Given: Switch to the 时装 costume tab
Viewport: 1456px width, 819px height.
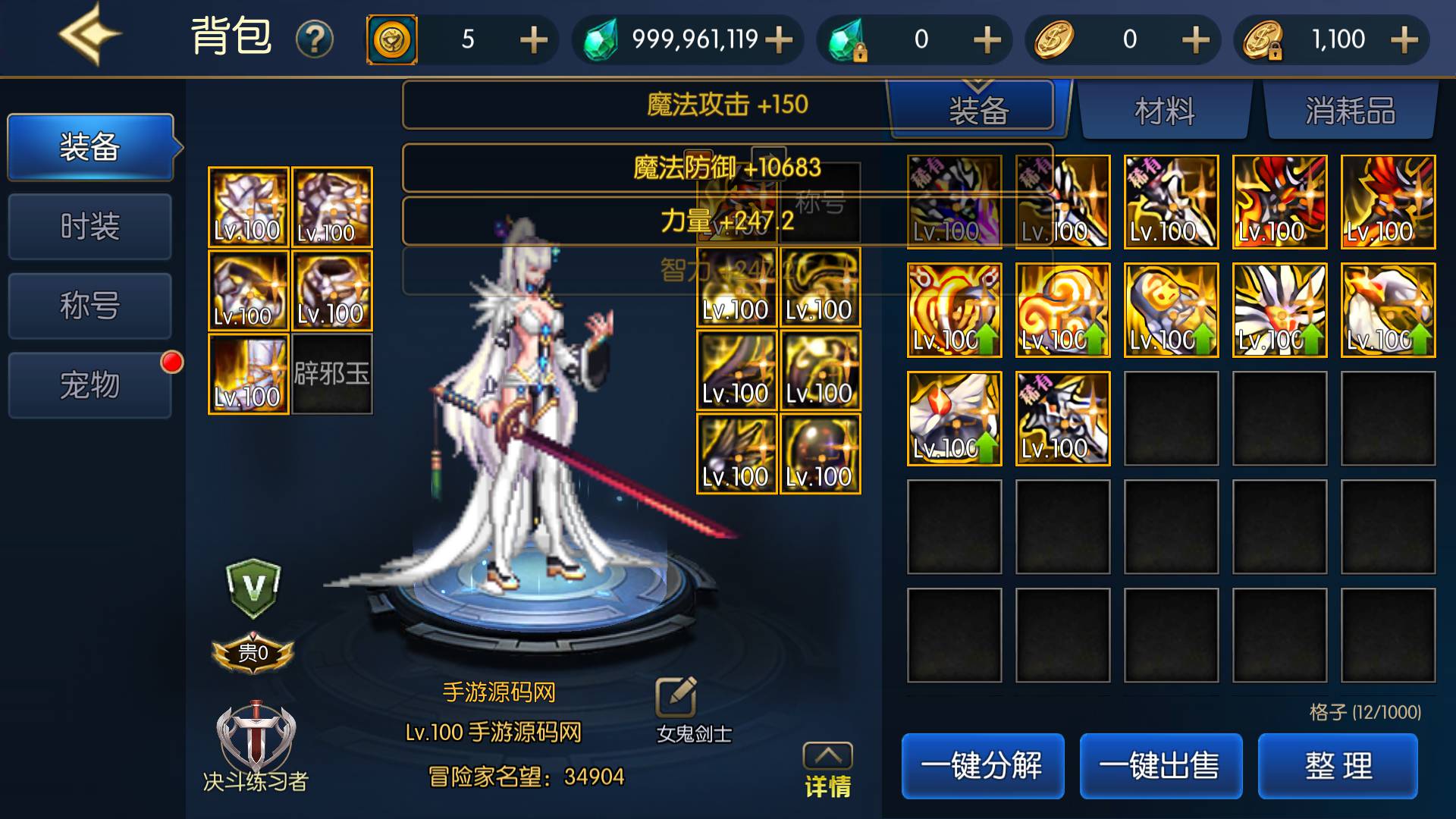Looking at the screenshot, I should pos(90,227).
